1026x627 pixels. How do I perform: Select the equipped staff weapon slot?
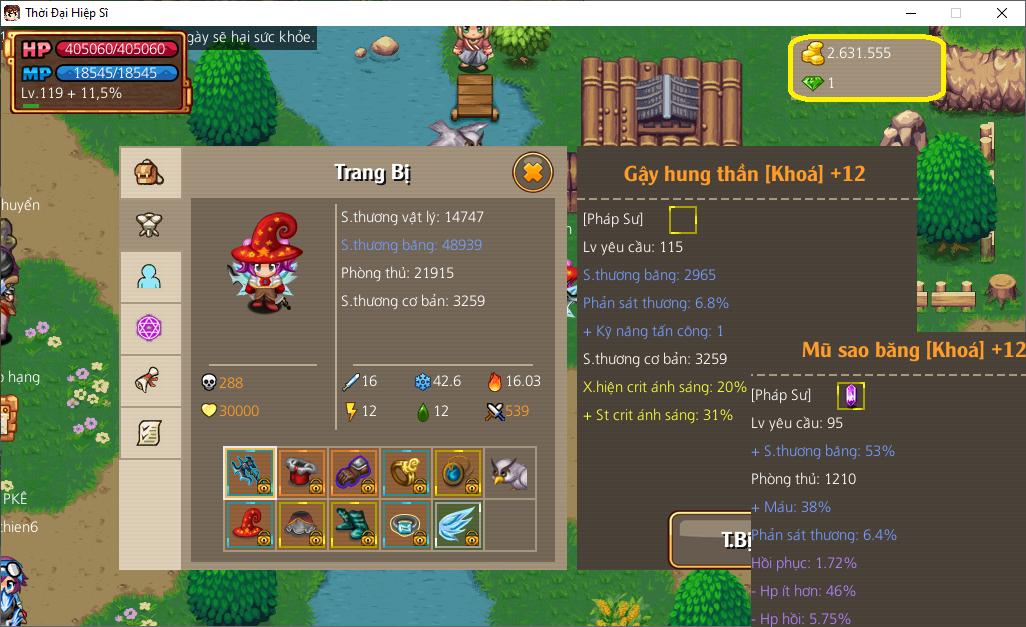[x=250, y=473]
